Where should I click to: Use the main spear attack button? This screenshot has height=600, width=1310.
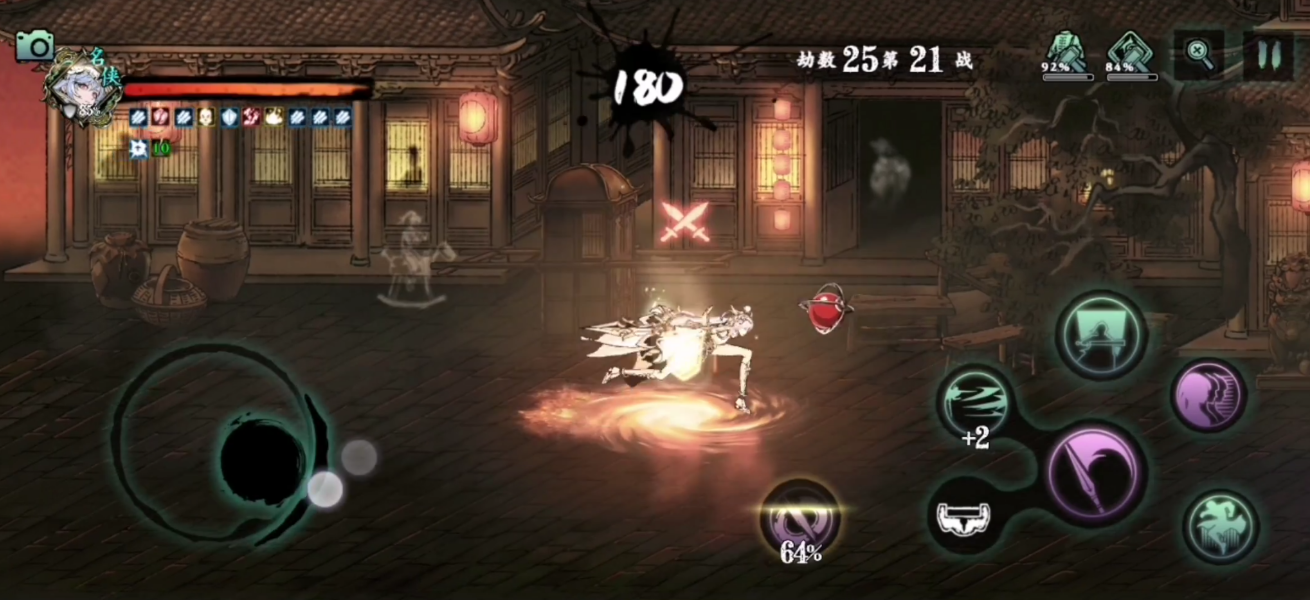click(1096, 471)
